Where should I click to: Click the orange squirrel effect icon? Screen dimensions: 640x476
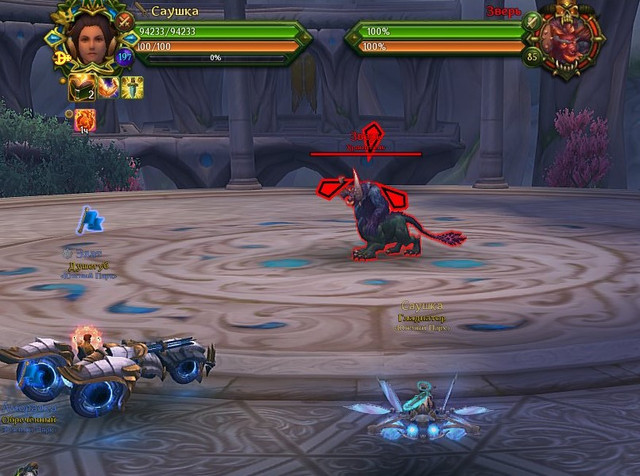tap(85, 119)
